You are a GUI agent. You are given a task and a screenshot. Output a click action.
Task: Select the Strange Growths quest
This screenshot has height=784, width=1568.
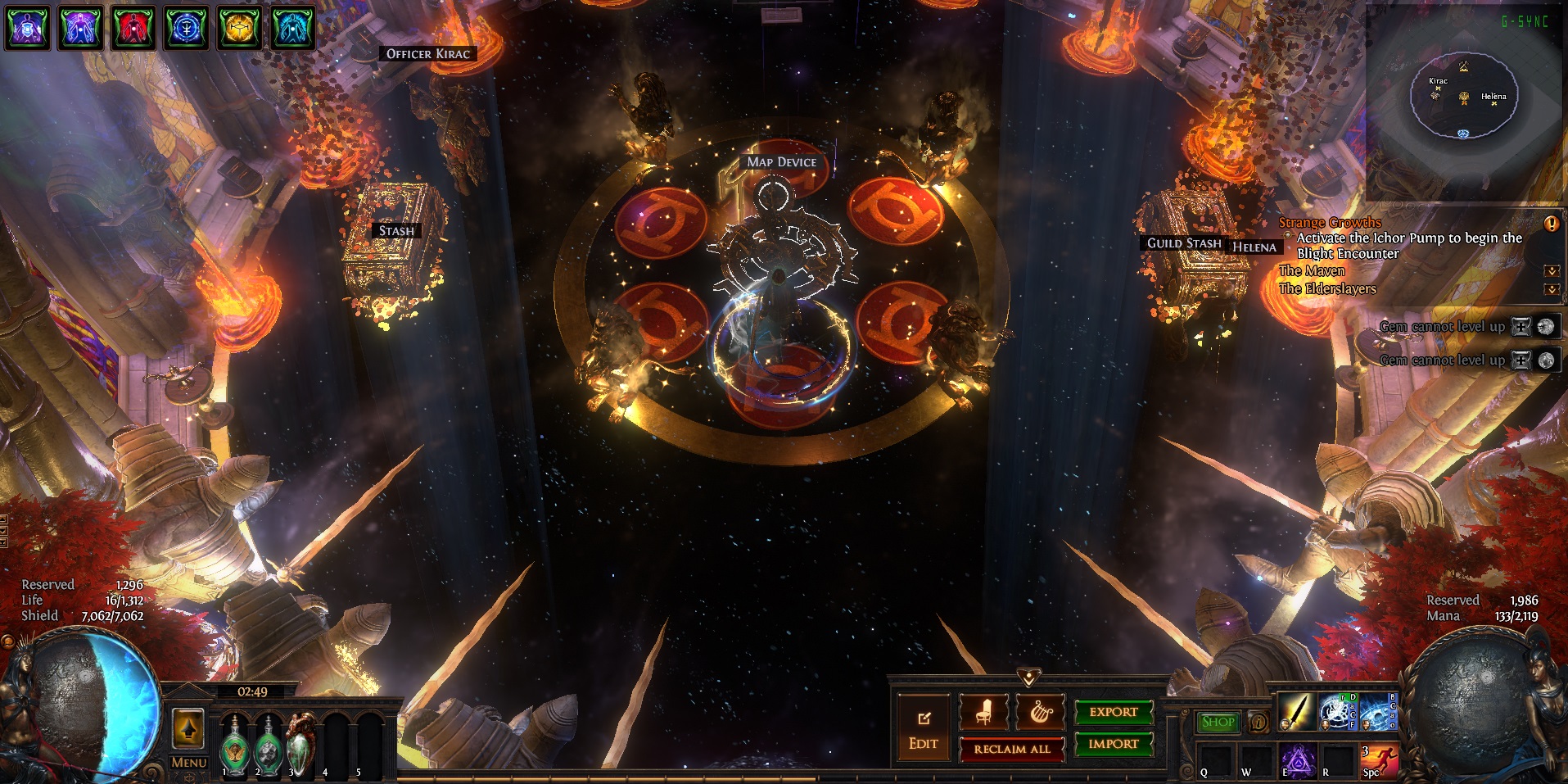click(x=1330, y=222)
